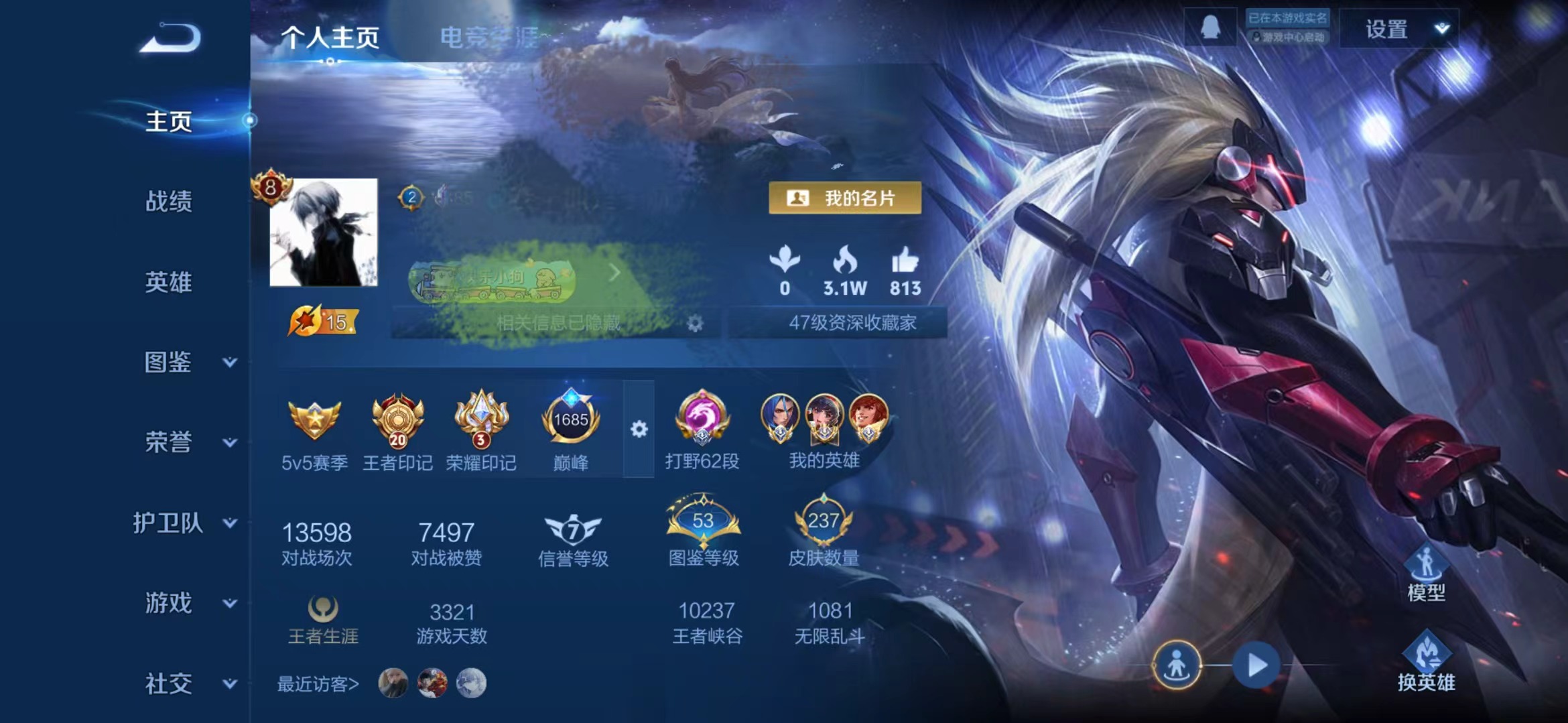Viewport: 1568px width, 723px height.
Task: Click the gear beside the 巅峰 badge
Action: point(639,429)
